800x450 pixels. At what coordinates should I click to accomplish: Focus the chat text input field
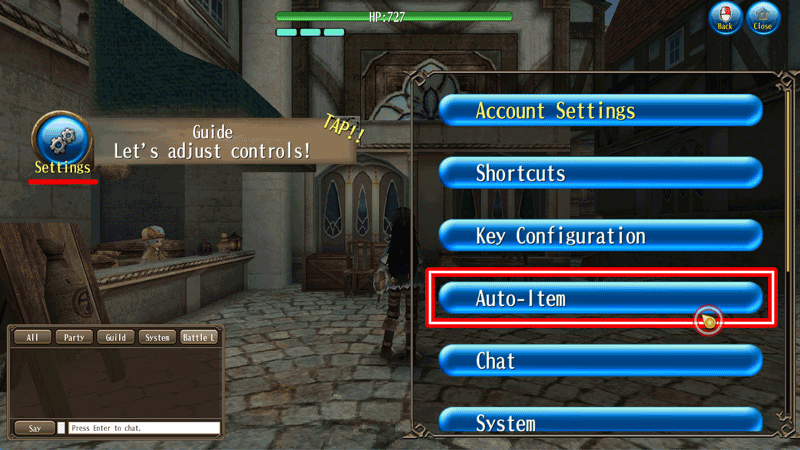[x=144, y=428]
